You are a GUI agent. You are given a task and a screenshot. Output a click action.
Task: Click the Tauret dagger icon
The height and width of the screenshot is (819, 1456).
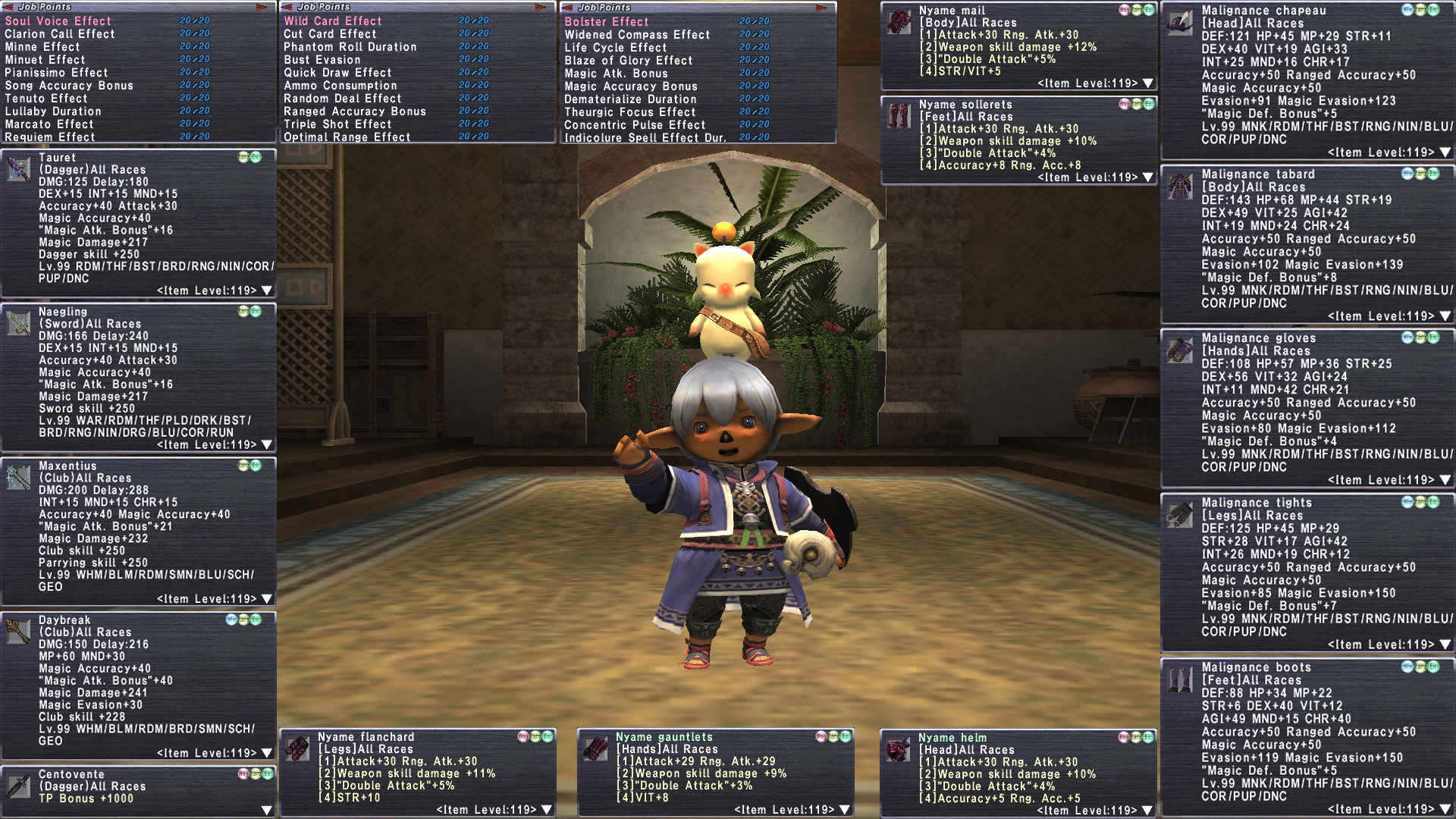point(18,168)
